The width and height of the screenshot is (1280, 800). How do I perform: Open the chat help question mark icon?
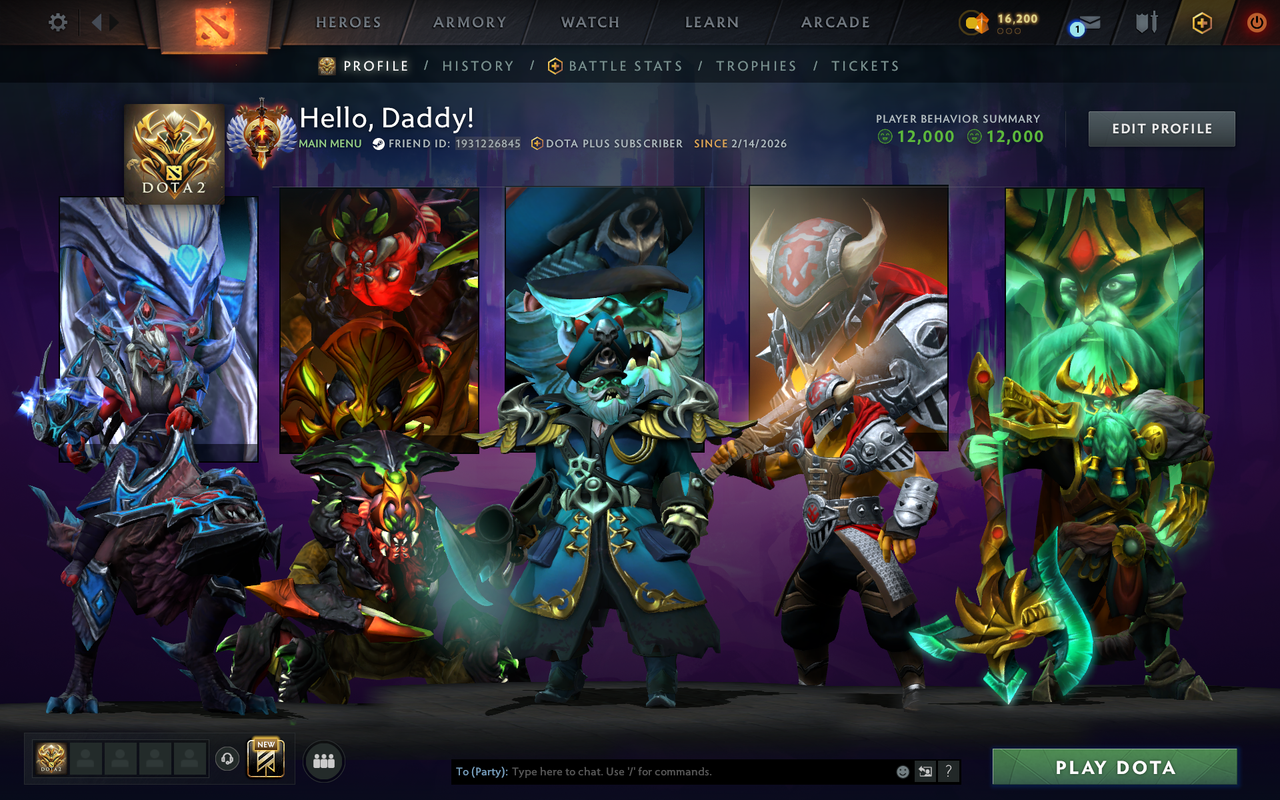pos(947,771)
